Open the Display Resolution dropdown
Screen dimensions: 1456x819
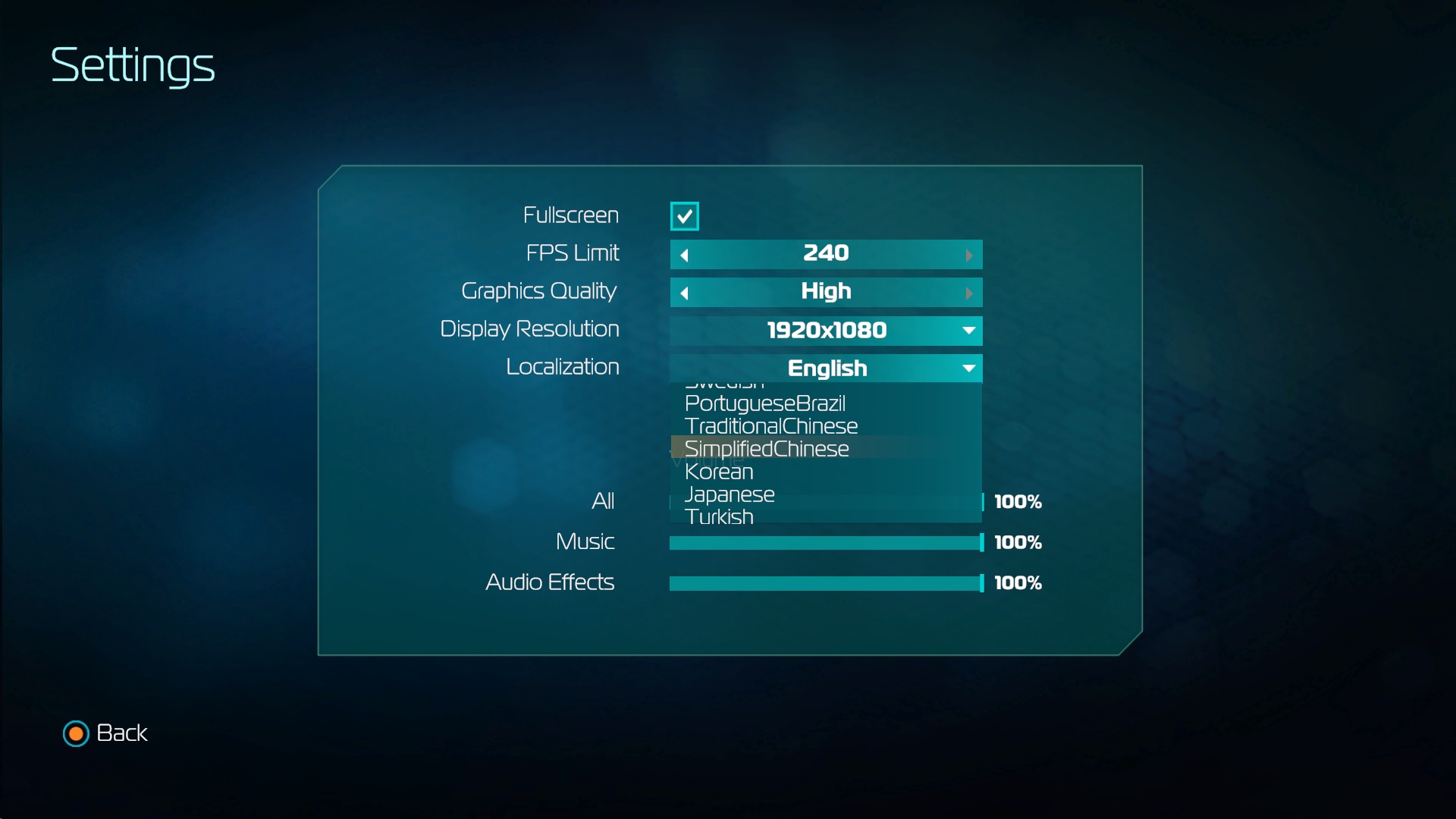pyautogui.click(x=826, y=331)
